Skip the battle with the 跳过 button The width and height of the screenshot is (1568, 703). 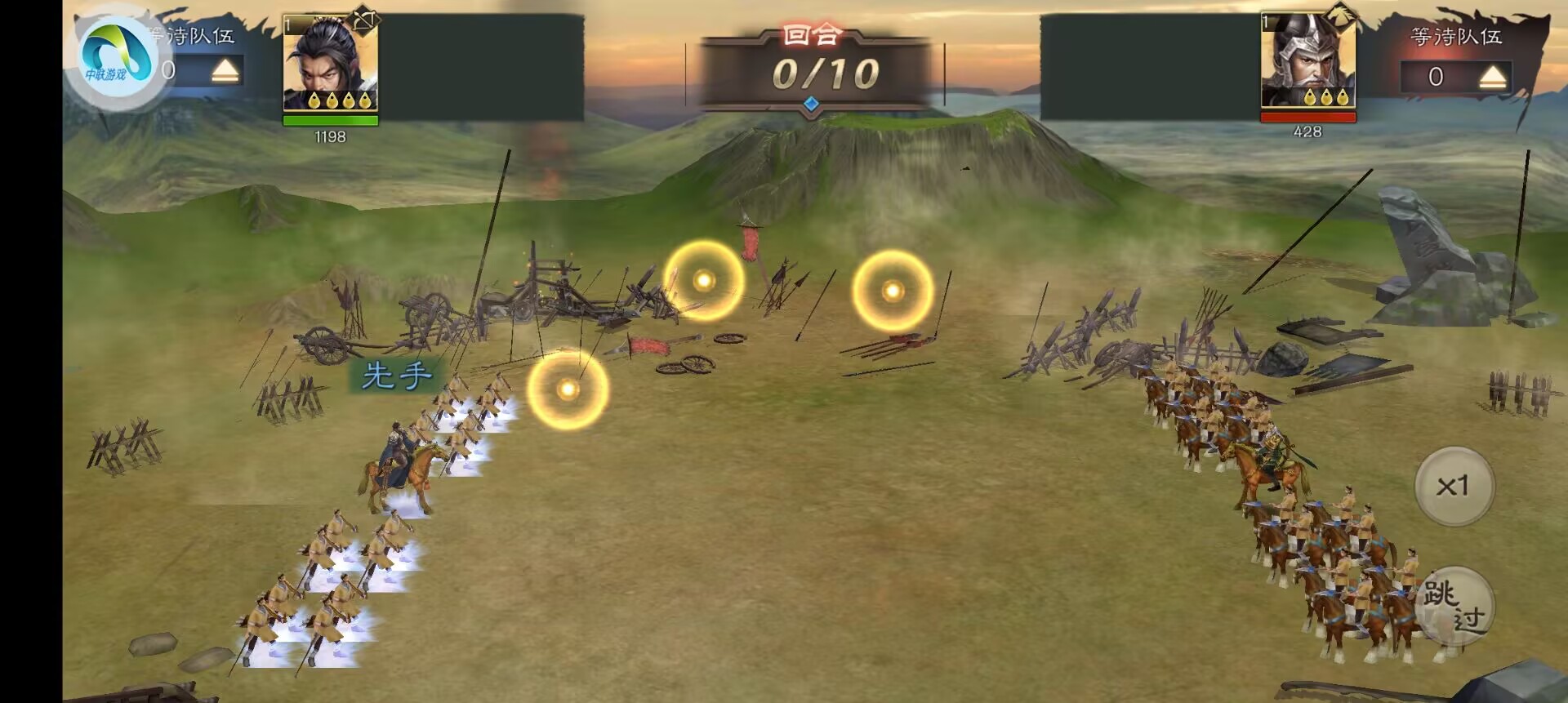tap(1454, 606)
